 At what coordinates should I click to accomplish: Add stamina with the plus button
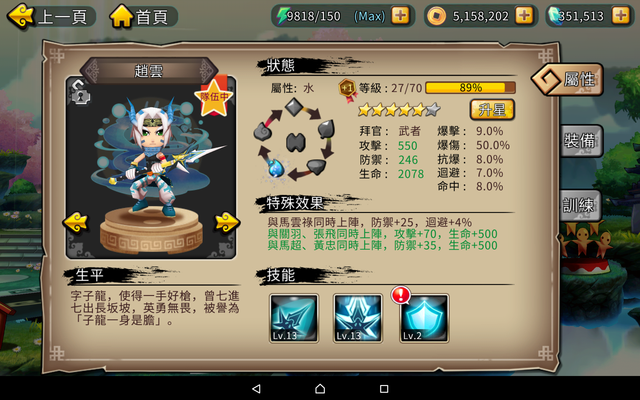tap(400, 16)
